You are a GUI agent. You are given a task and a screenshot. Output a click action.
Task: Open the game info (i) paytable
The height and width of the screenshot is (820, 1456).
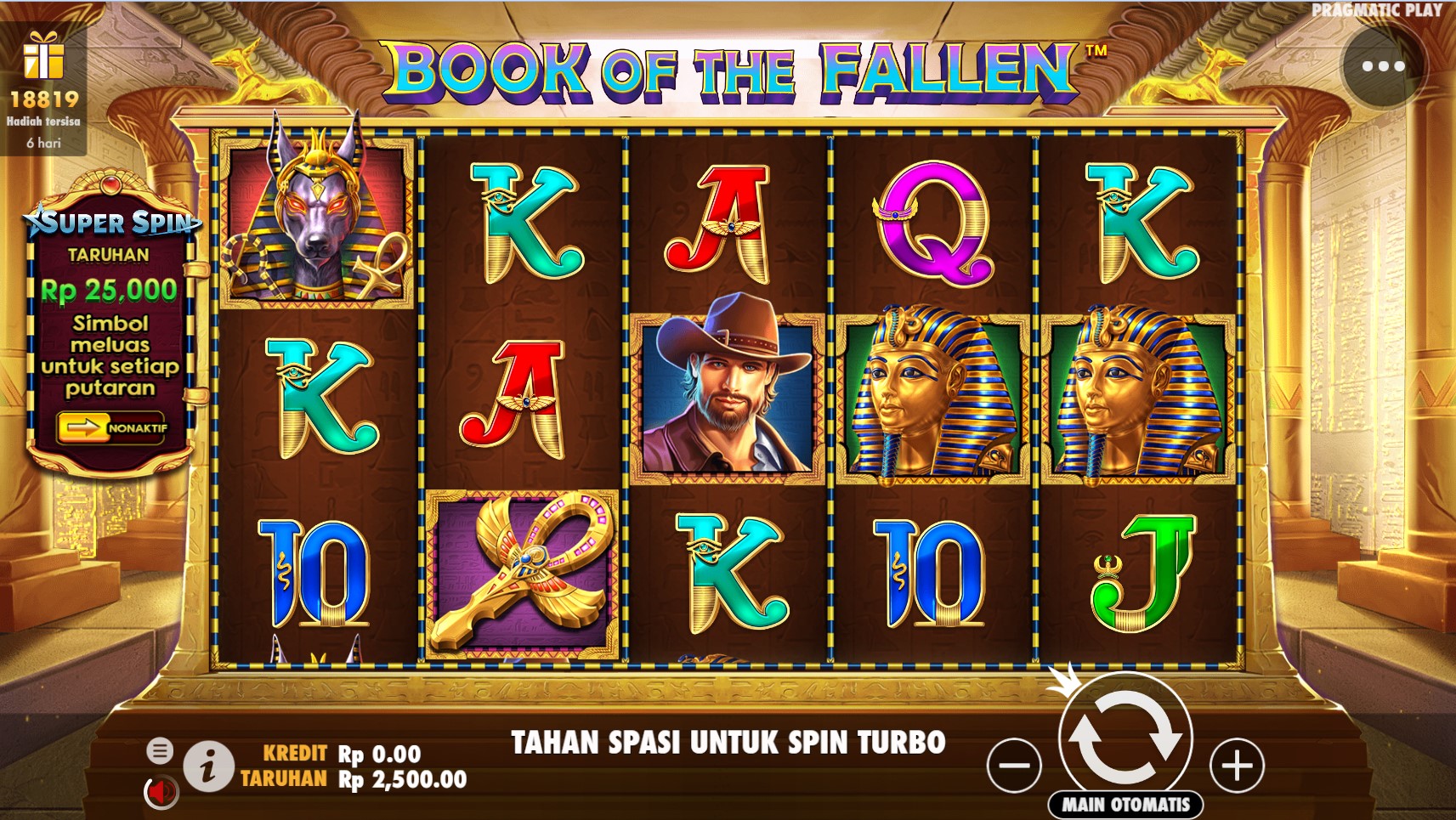pyautogui.click(x=208, y=766)
